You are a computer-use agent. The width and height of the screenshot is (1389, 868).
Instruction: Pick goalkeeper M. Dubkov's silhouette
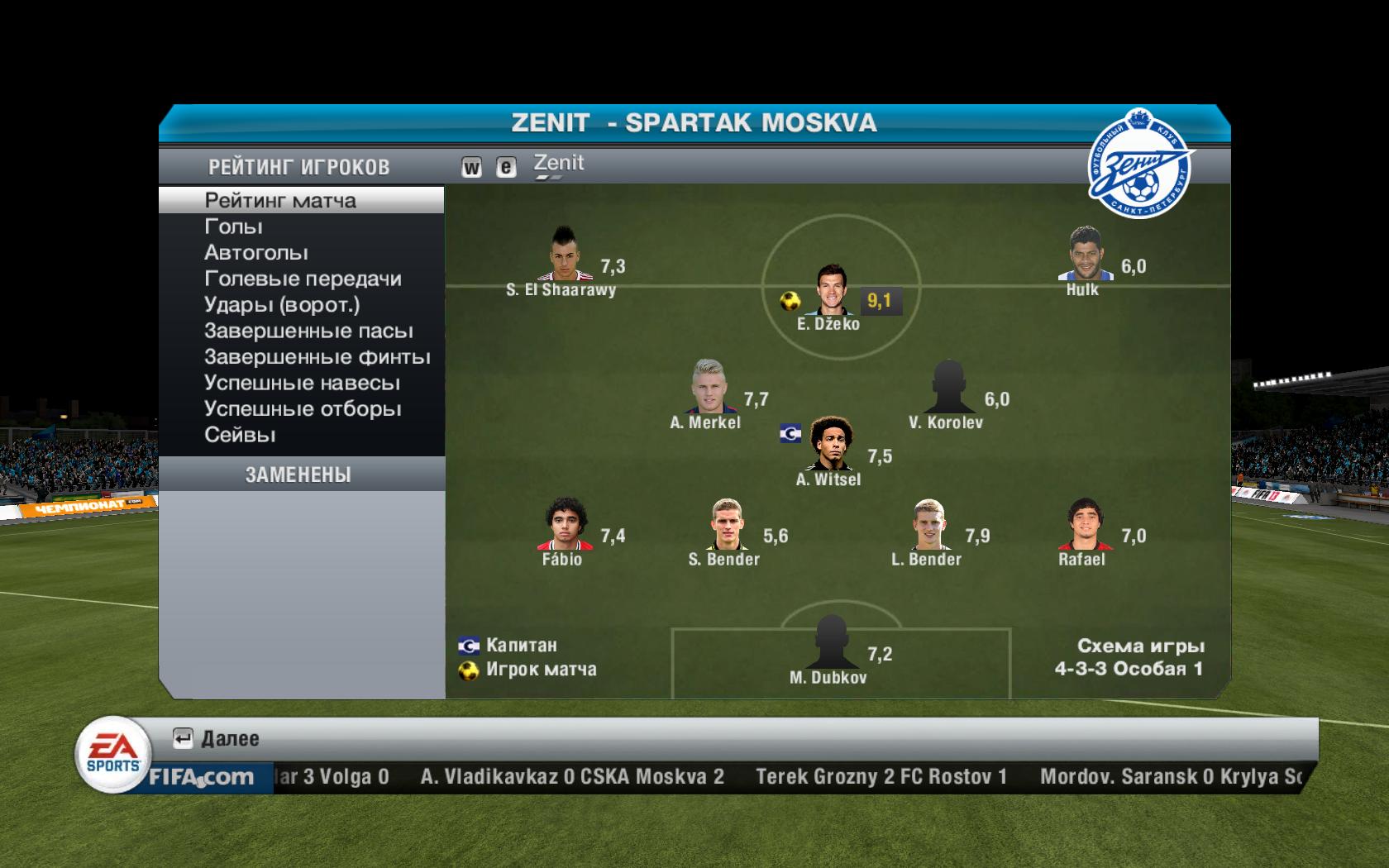pos(829,642)
